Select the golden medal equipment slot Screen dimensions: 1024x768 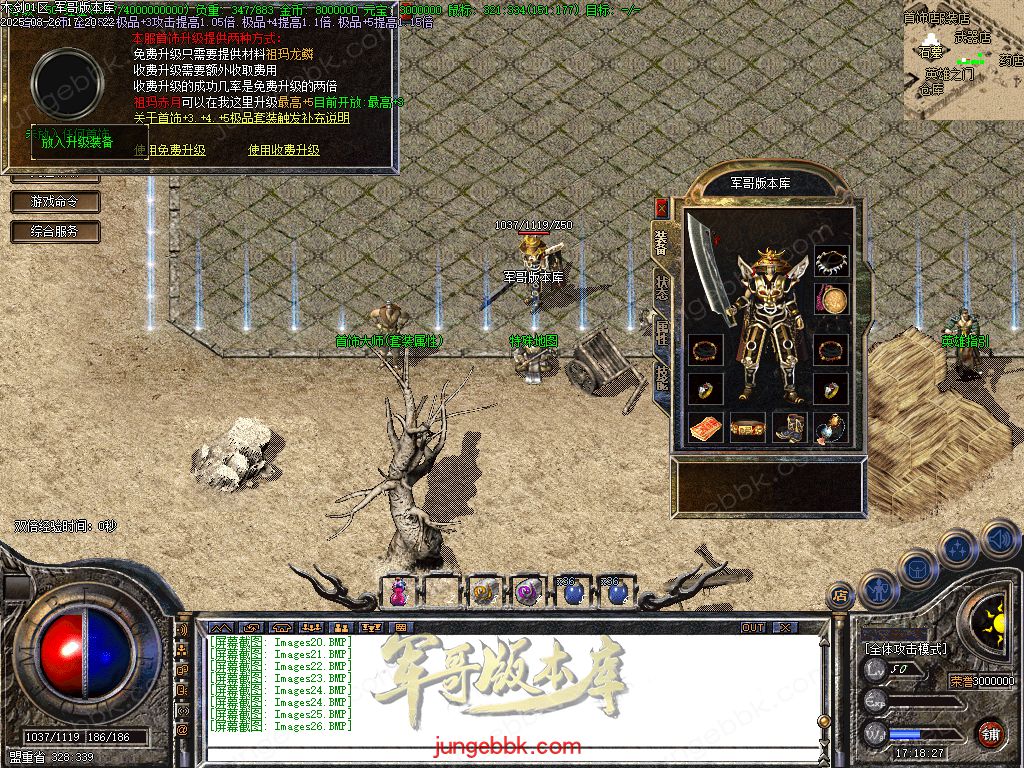831,299
